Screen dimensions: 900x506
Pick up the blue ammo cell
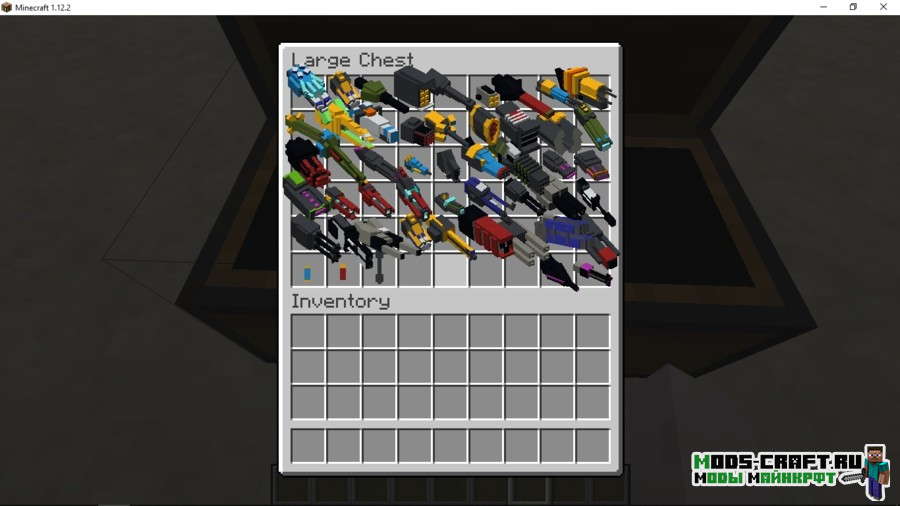point(307,273)
